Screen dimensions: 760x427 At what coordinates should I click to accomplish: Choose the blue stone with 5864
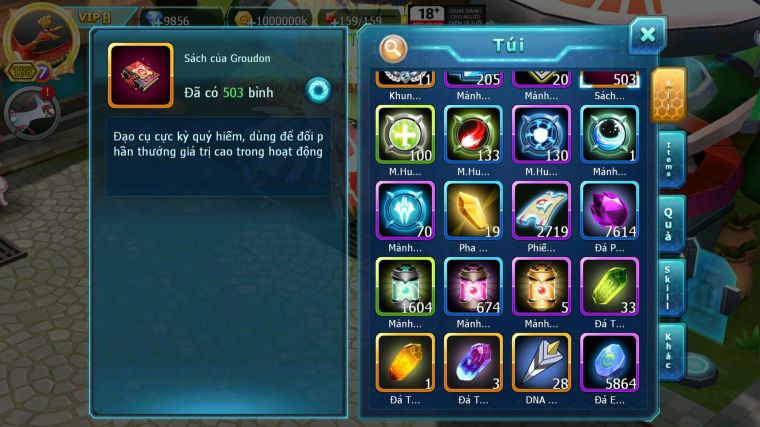(x=609, y=362)
